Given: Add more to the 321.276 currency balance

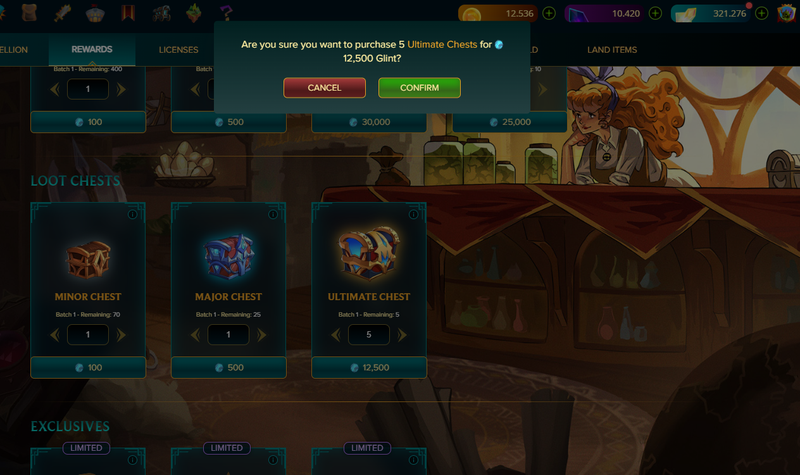Looking at the screenshot, I should [762, 14].
